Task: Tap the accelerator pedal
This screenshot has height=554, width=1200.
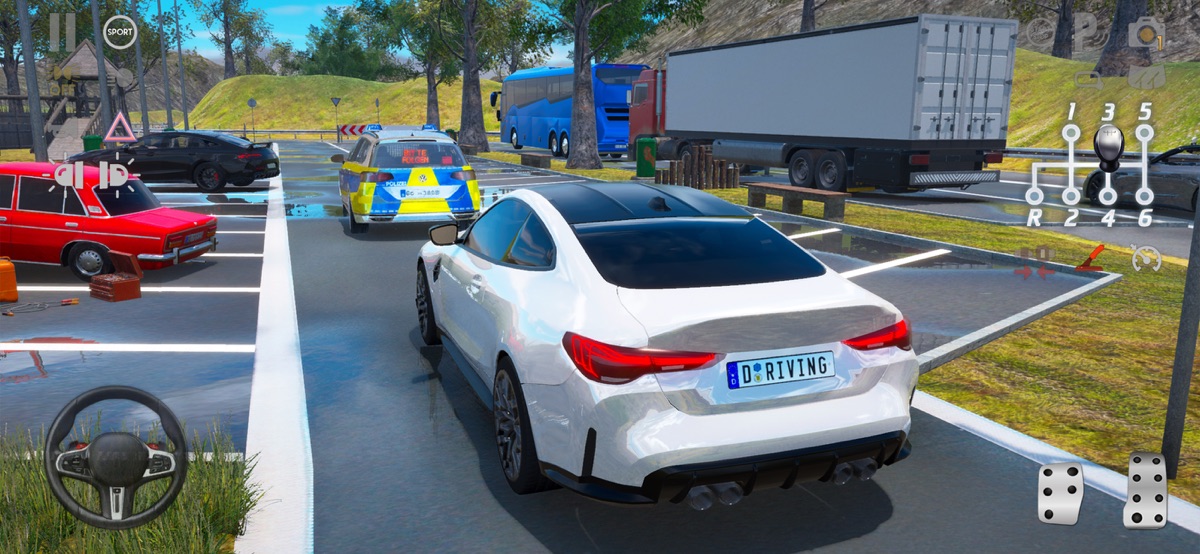Action: [1145, 488]
